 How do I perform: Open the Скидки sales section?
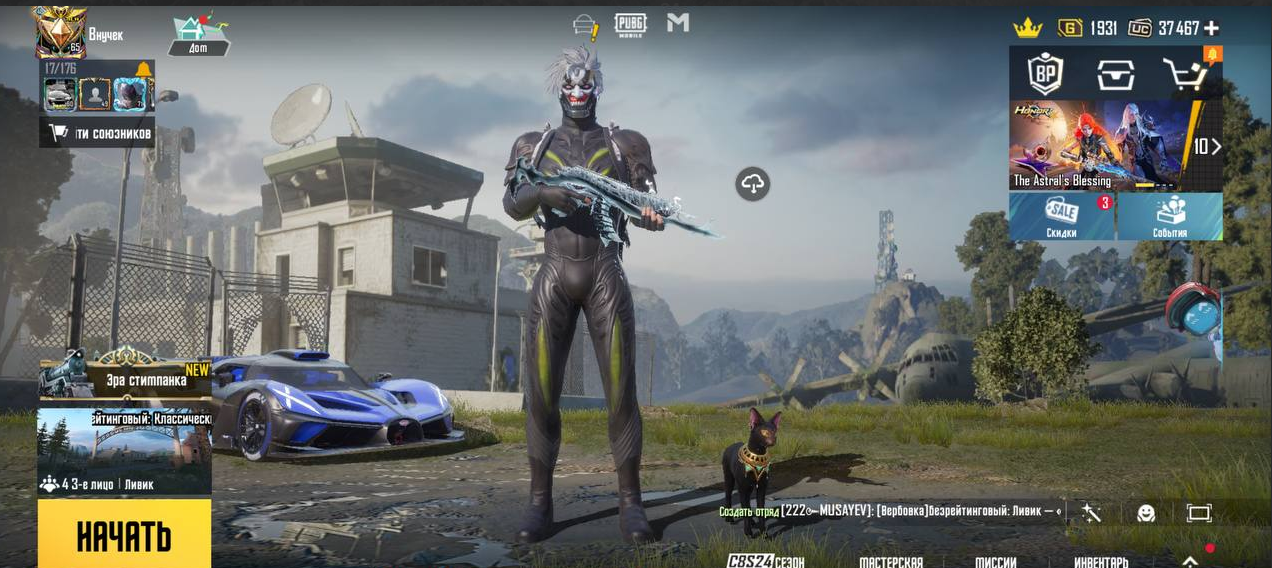[1062, 217]
